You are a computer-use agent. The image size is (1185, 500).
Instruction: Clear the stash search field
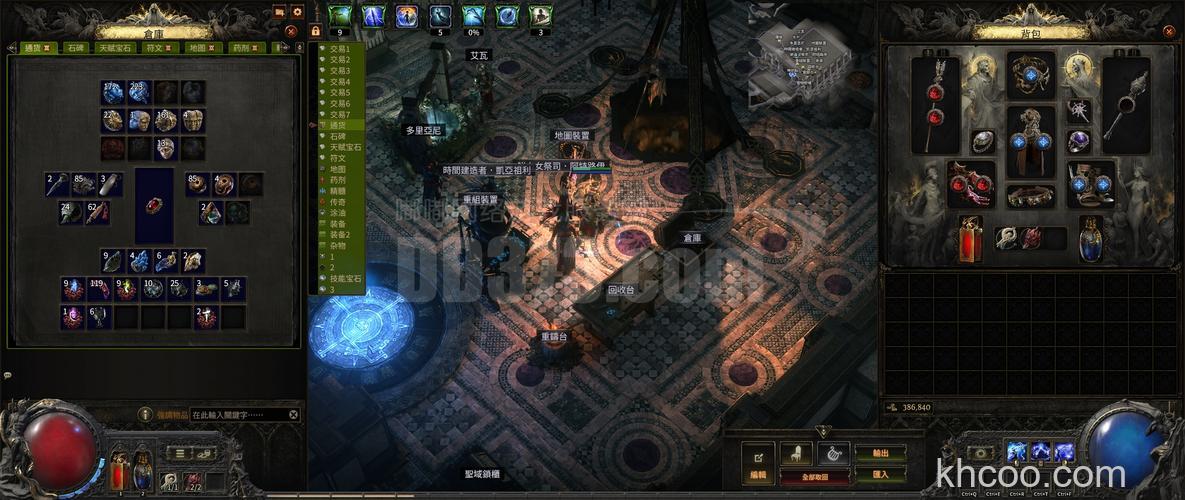[x=294, y=414]
